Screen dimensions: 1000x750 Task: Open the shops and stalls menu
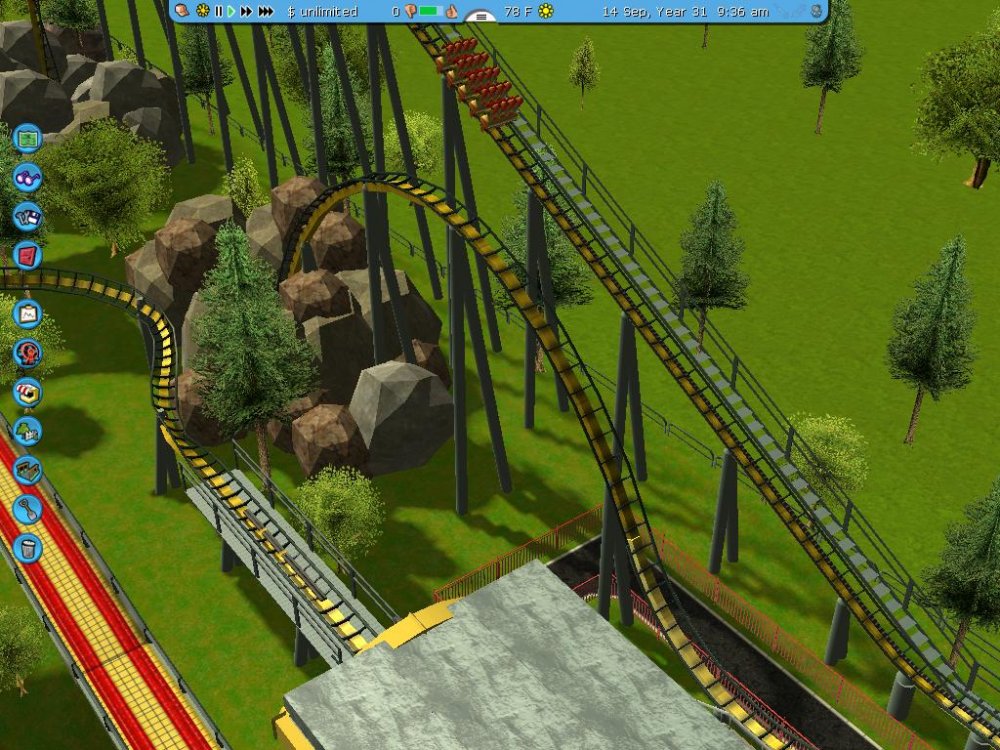27,391
